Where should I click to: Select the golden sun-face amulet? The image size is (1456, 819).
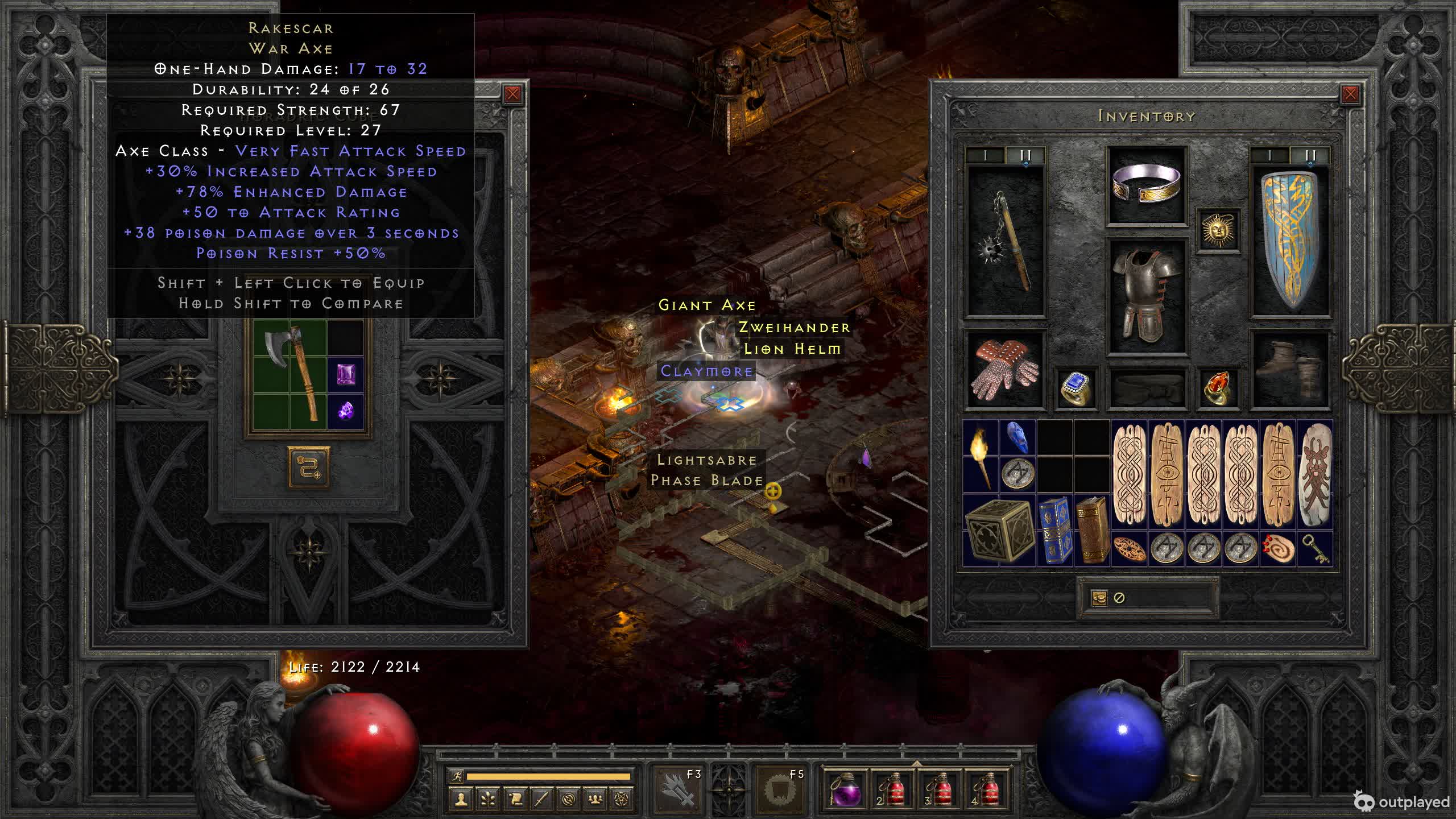pyautogui.click(x=1218, y=230)
